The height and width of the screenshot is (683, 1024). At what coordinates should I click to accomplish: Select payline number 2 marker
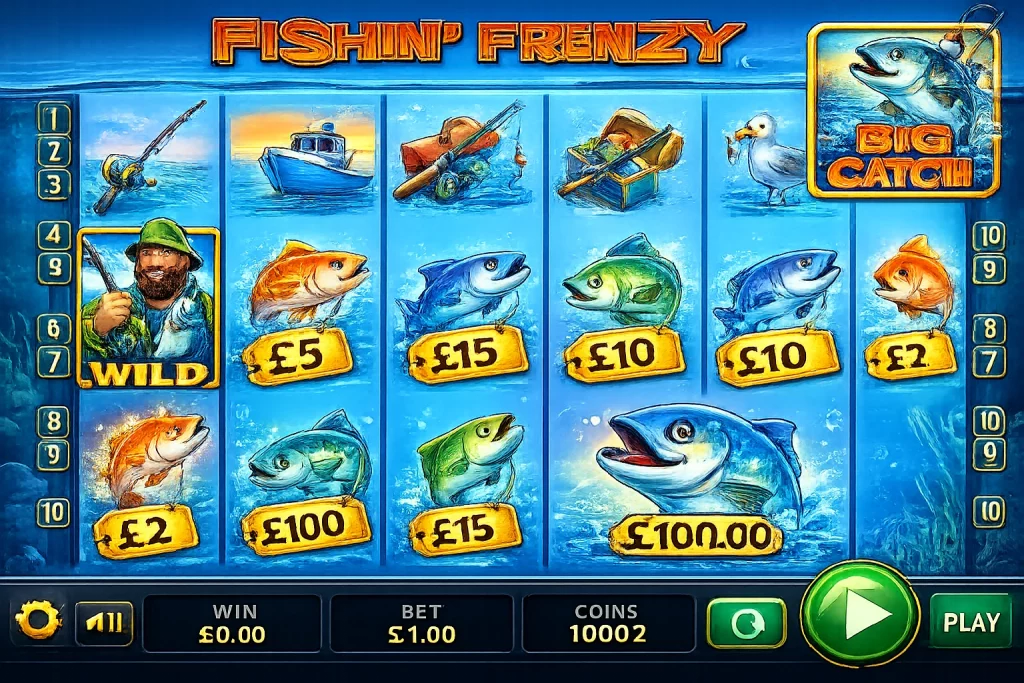[x=54, y=152]
